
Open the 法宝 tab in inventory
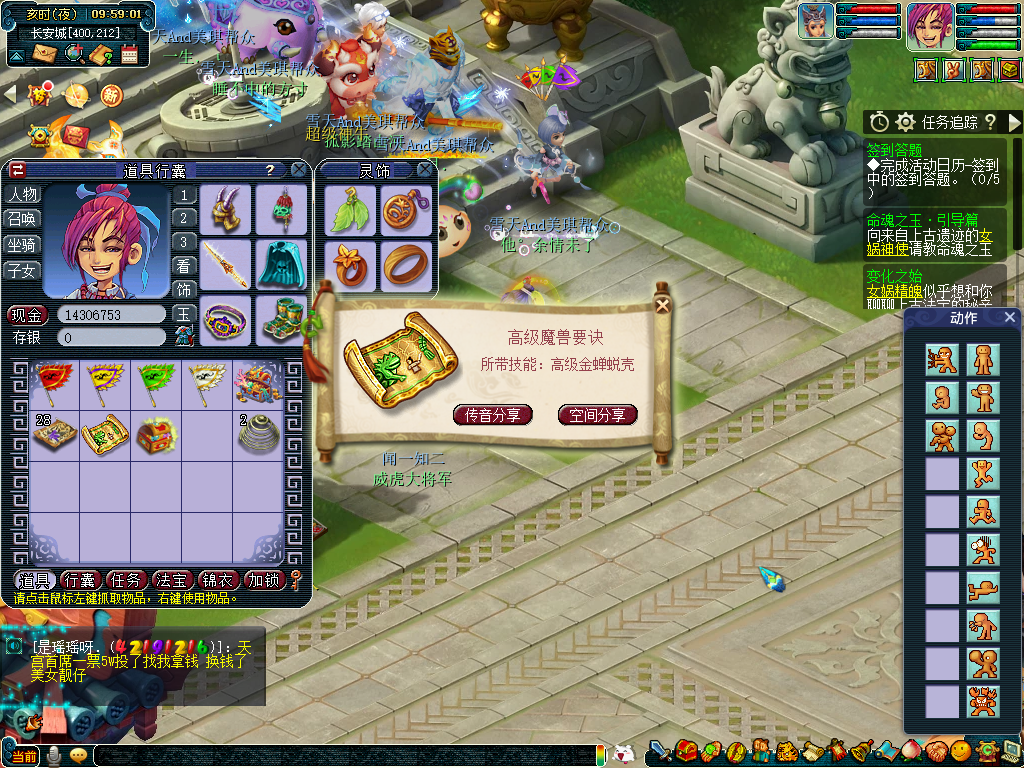[x=171, y=580]
